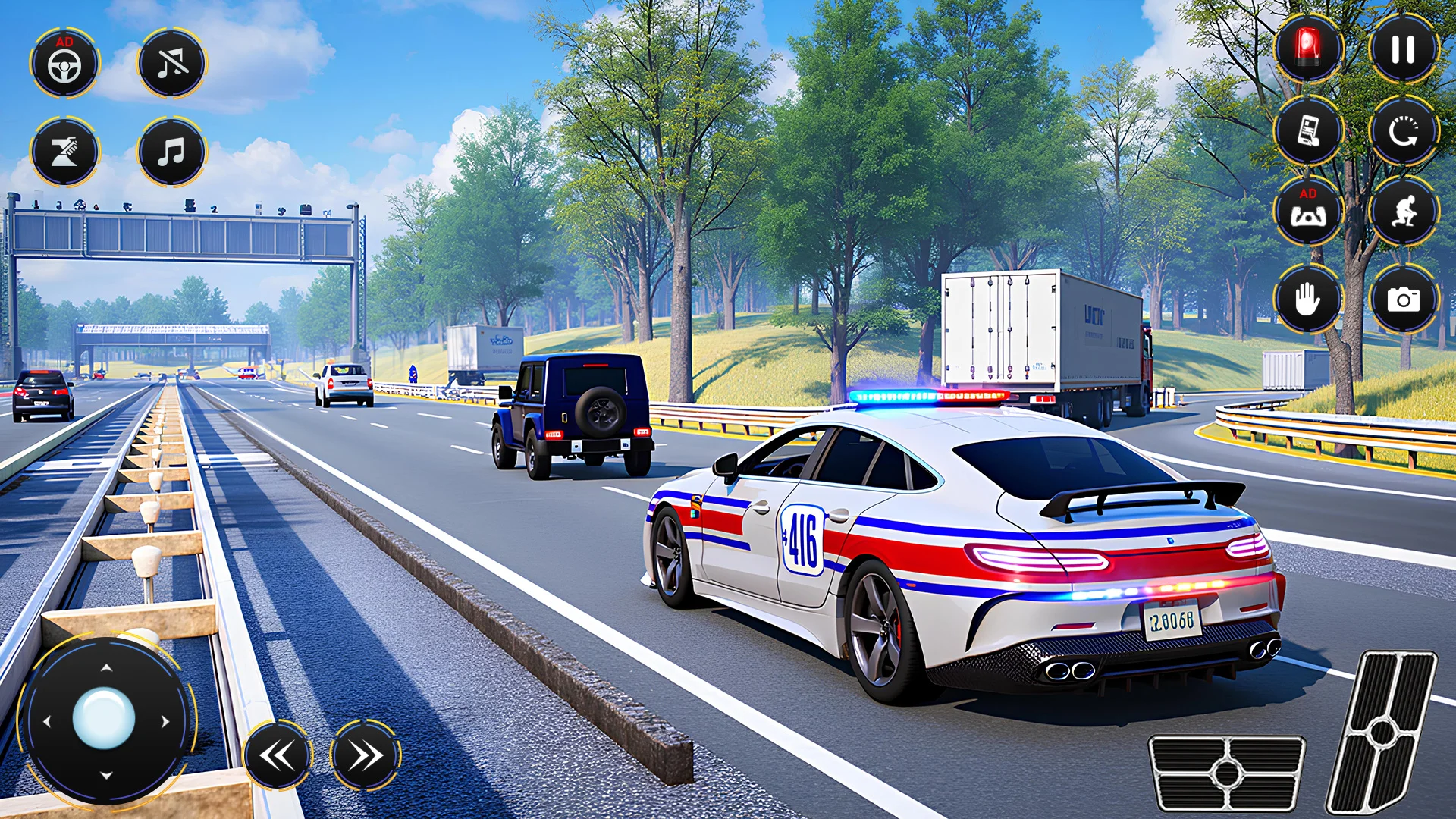Tap the hand stop icon

click(x=1307, y=299)
